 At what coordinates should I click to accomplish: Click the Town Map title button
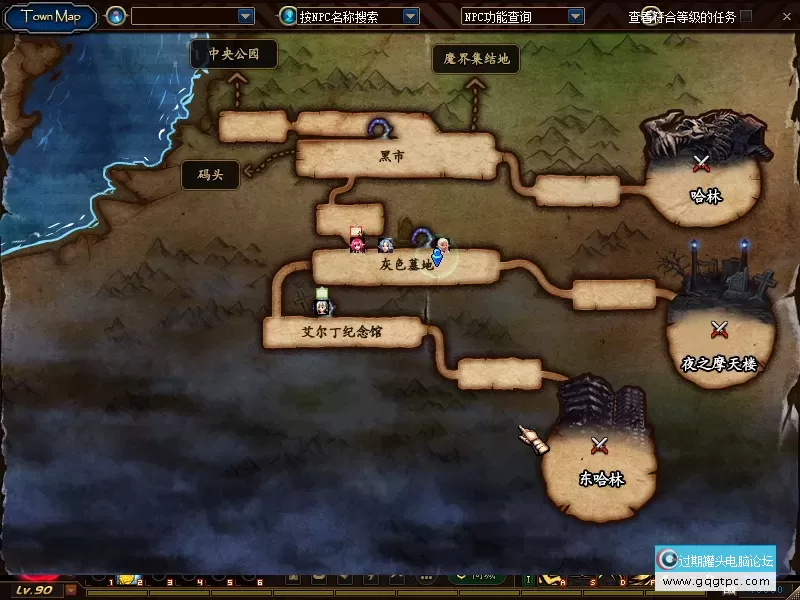pos(50,16)
